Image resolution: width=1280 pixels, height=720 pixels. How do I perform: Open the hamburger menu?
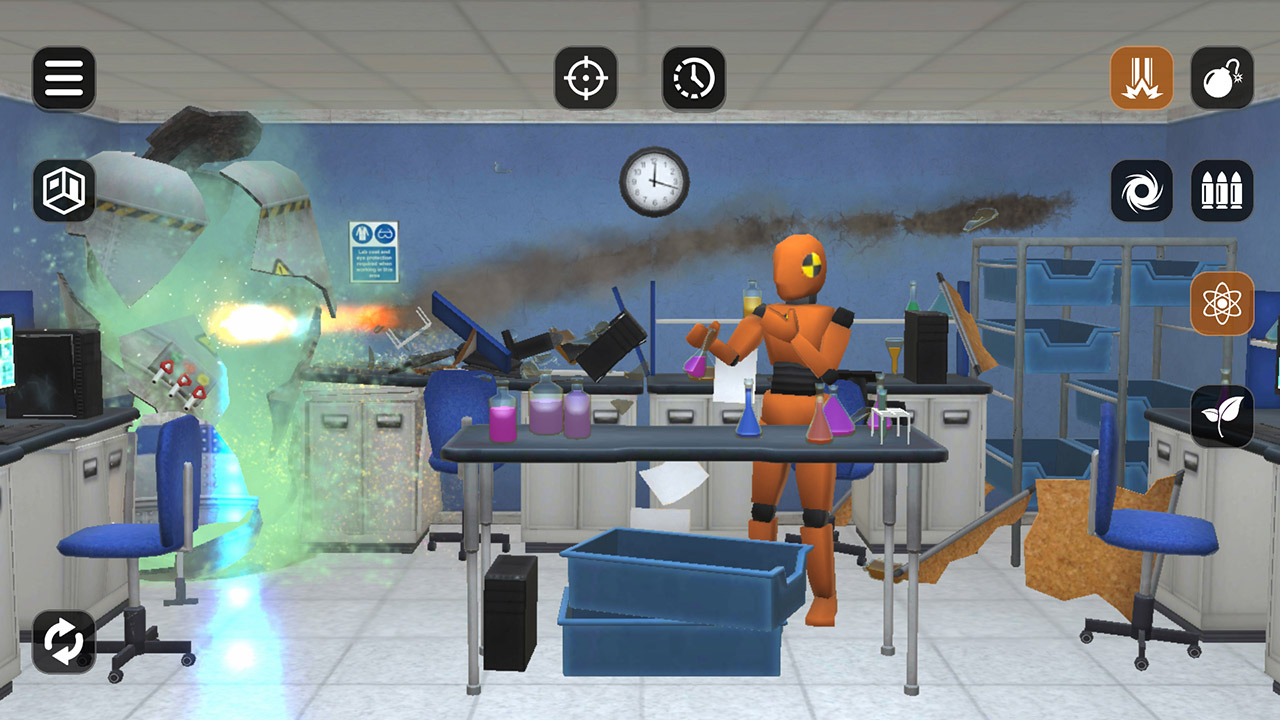coord(64,76)
